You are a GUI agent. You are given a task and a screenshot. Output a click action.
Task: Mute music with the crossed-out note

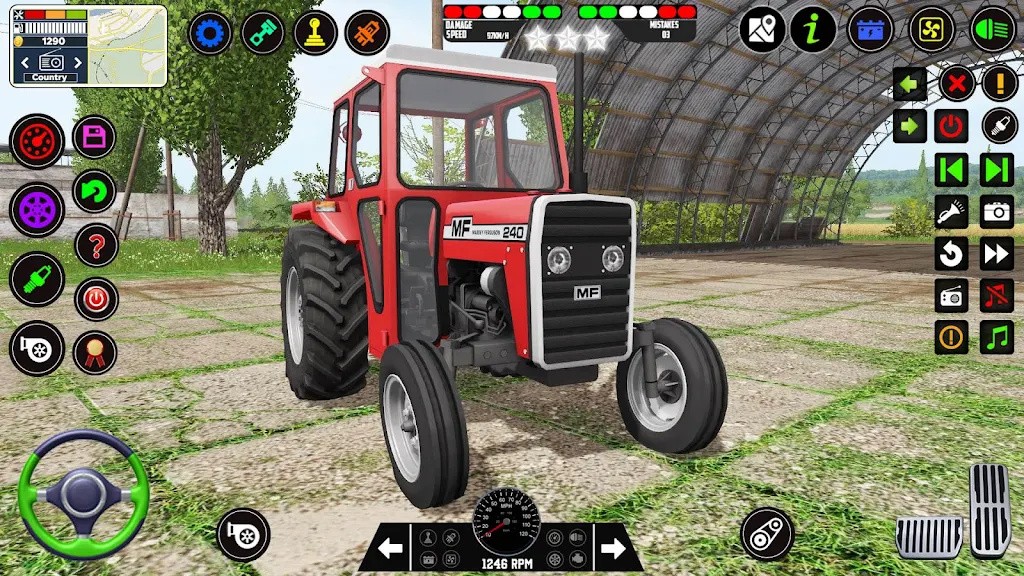click(x=997, y=295)
